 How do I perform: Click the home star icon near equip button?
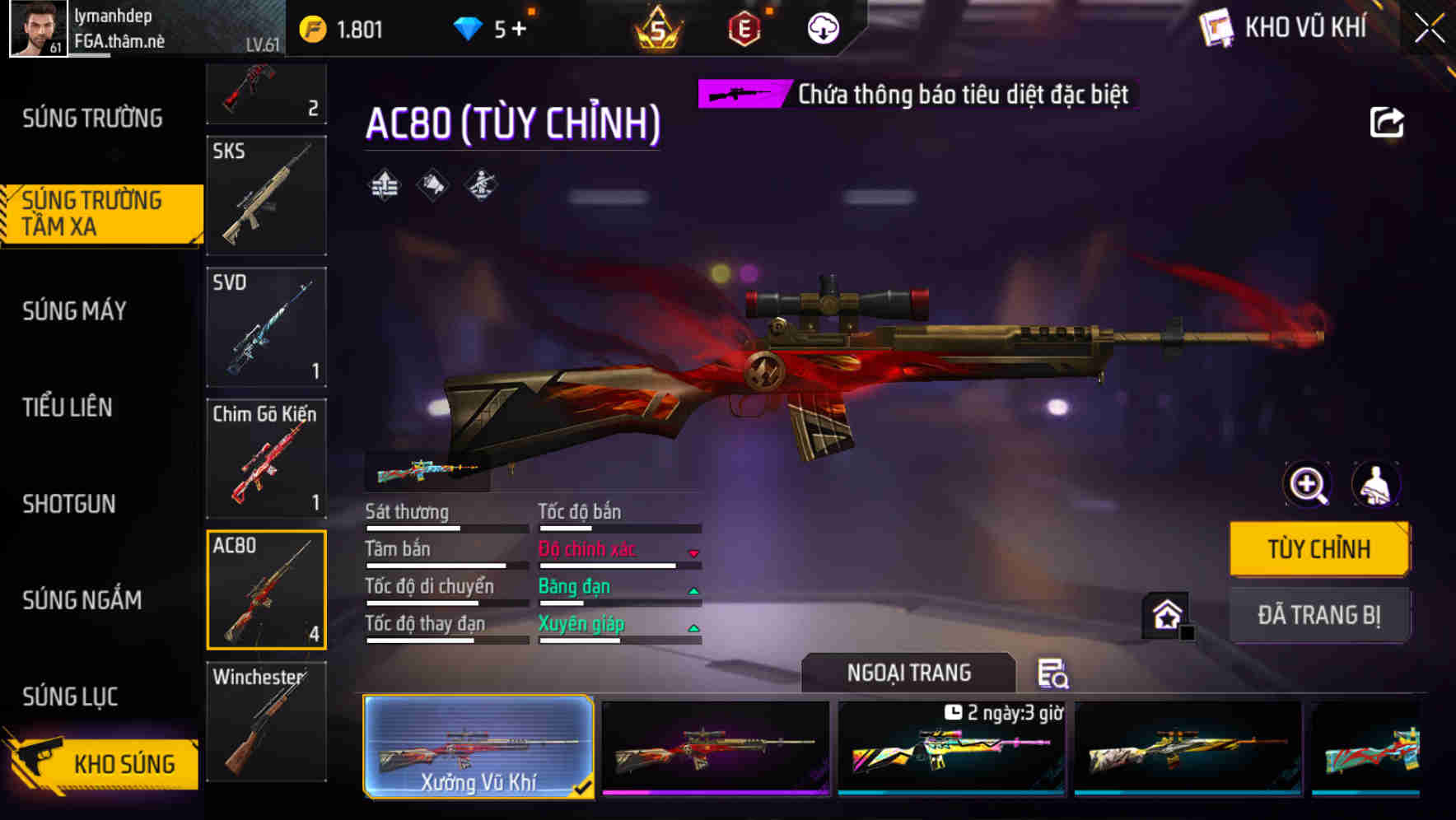1166,614
